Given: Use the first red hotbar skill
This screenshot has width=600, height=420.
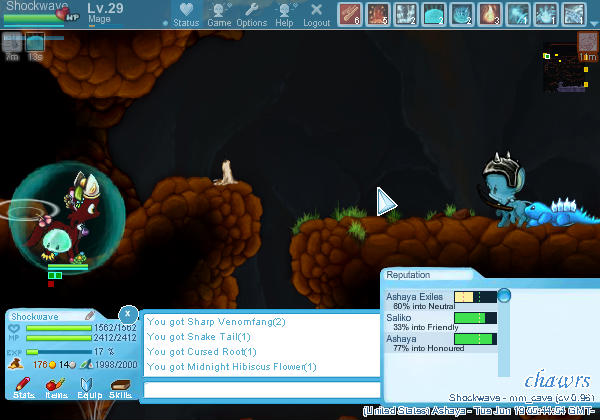Looking at the screenshot, I should 350,14.
